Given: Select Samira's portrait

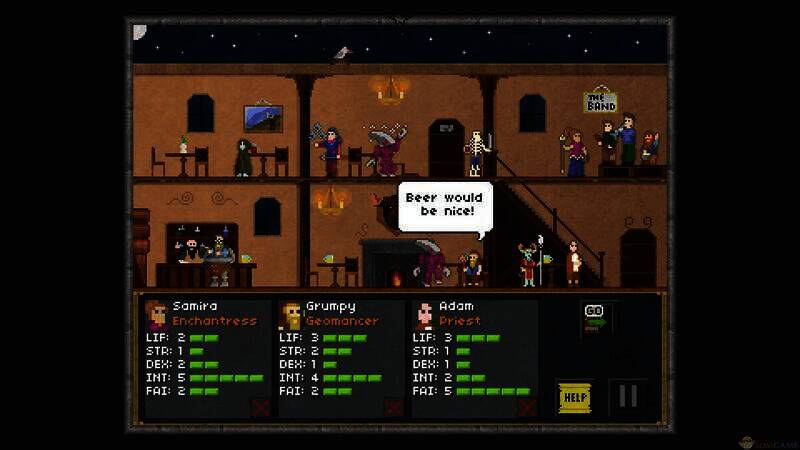Looking at the screenshot, I should (157, 314).
